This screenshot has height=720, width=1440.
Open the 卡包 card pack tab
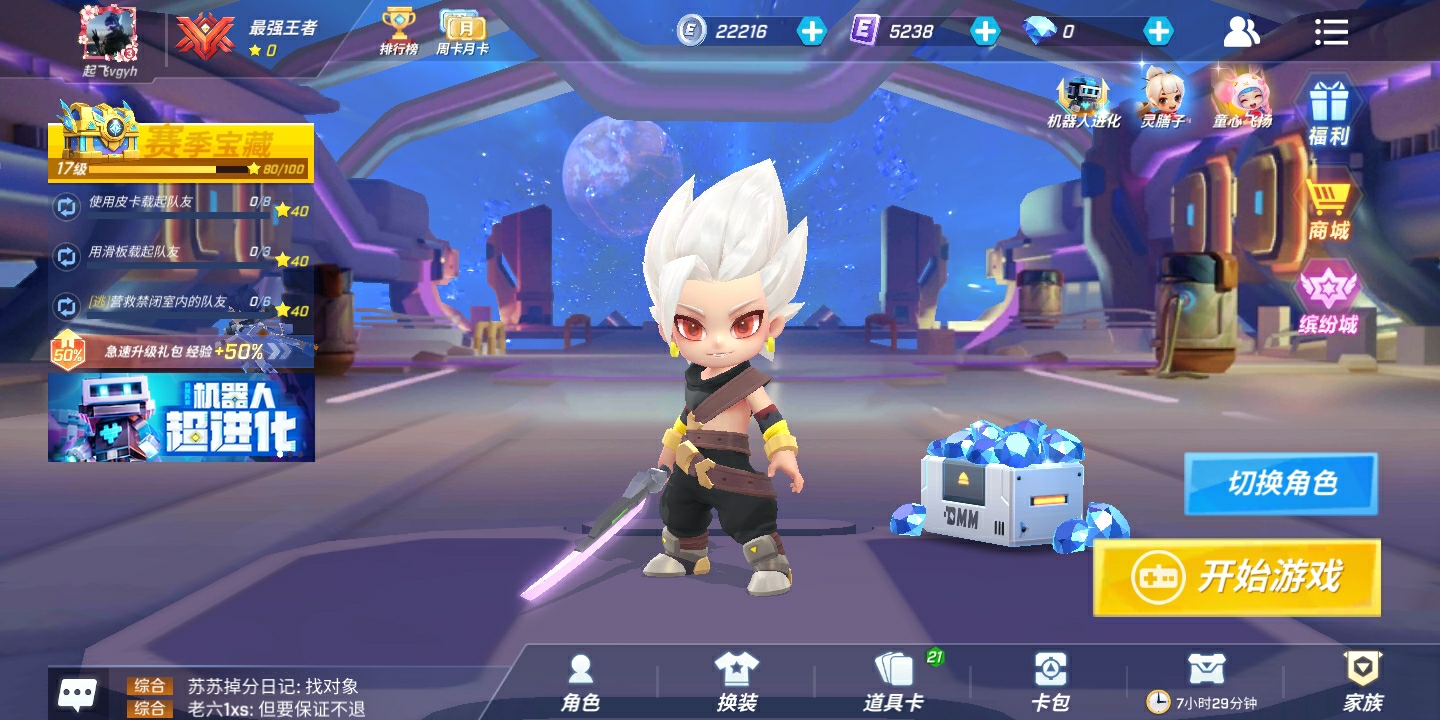(1050, 683)
